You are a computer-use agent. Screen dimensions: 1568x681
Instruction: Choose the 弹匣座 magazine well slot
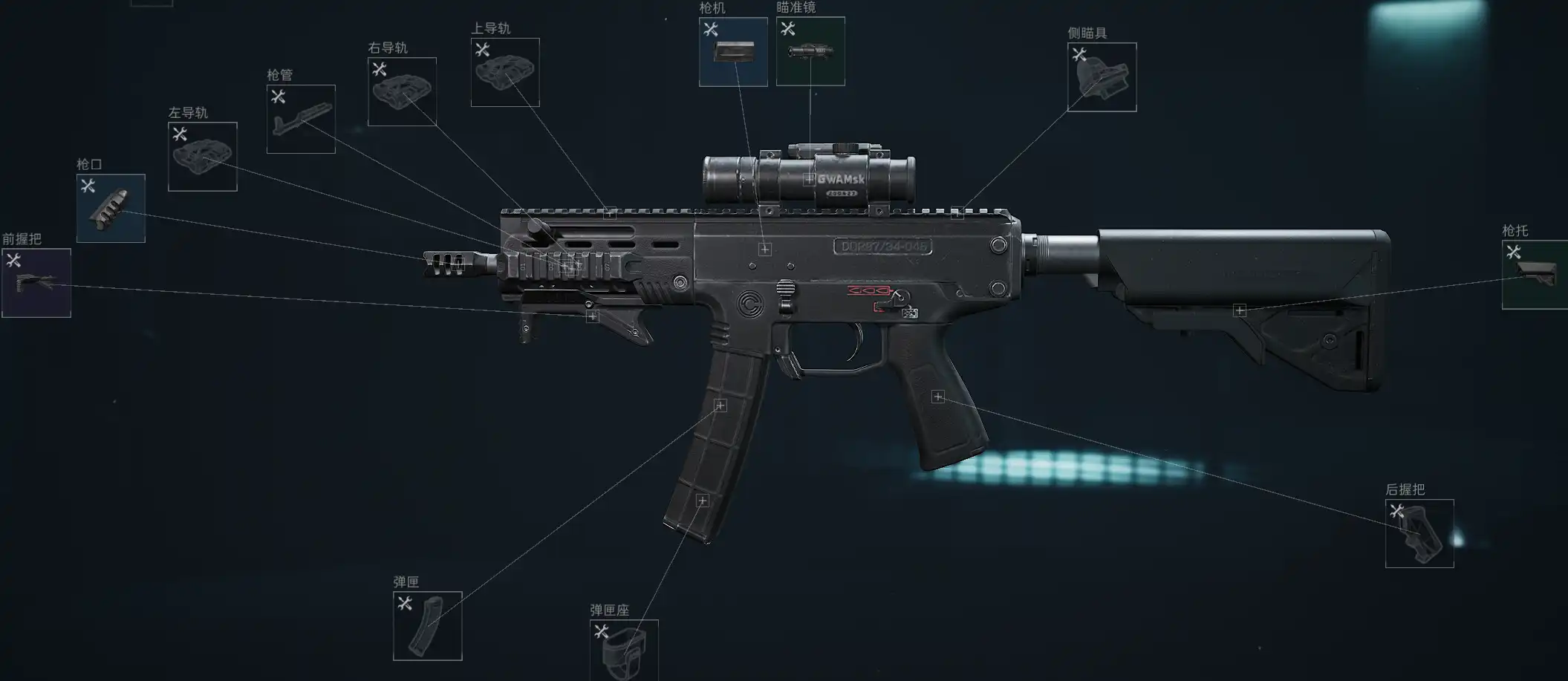pos(624,650)
